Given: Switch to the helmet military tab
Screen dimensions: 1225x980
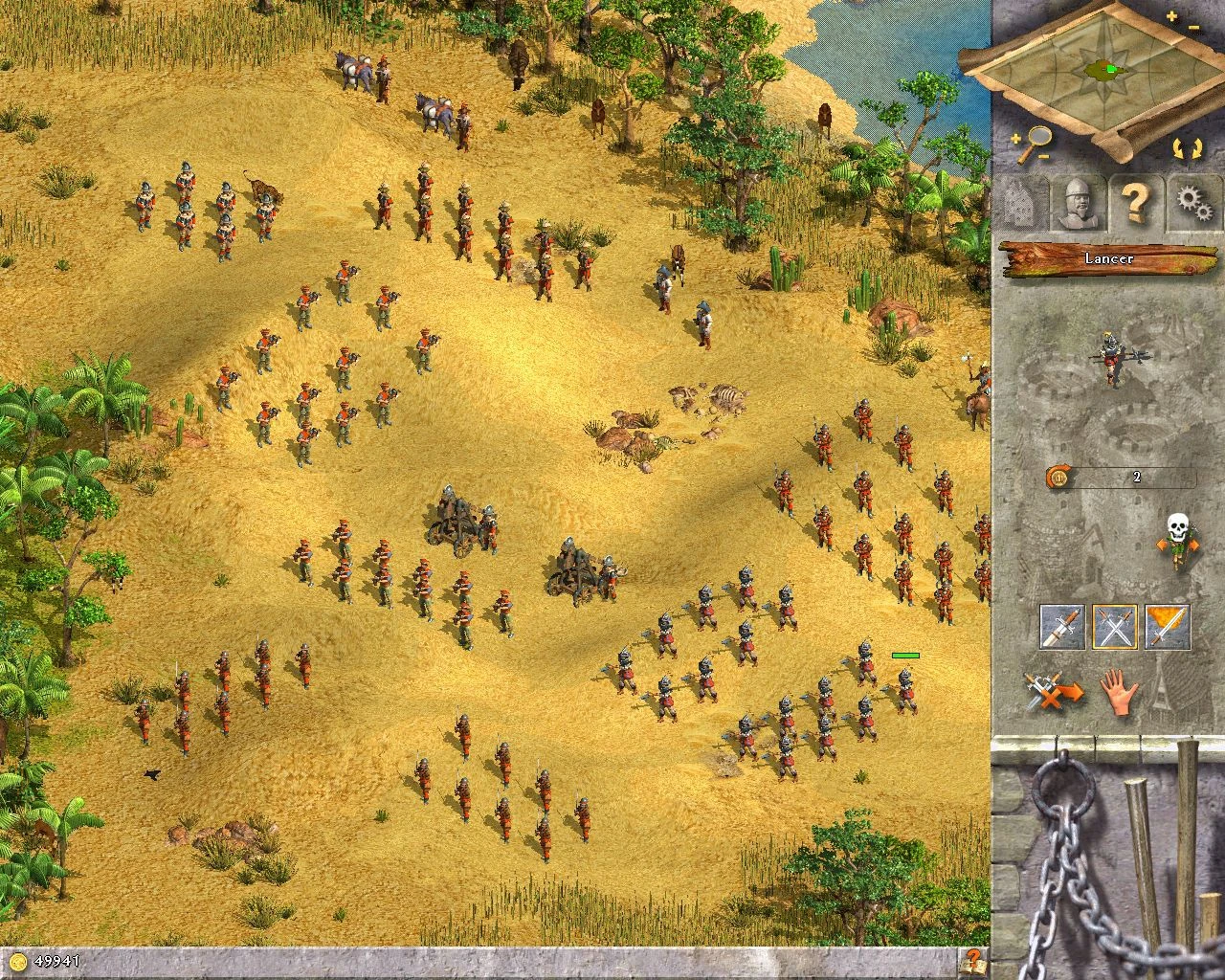Looking at the screenshot, I should (x=1076, y=202).
